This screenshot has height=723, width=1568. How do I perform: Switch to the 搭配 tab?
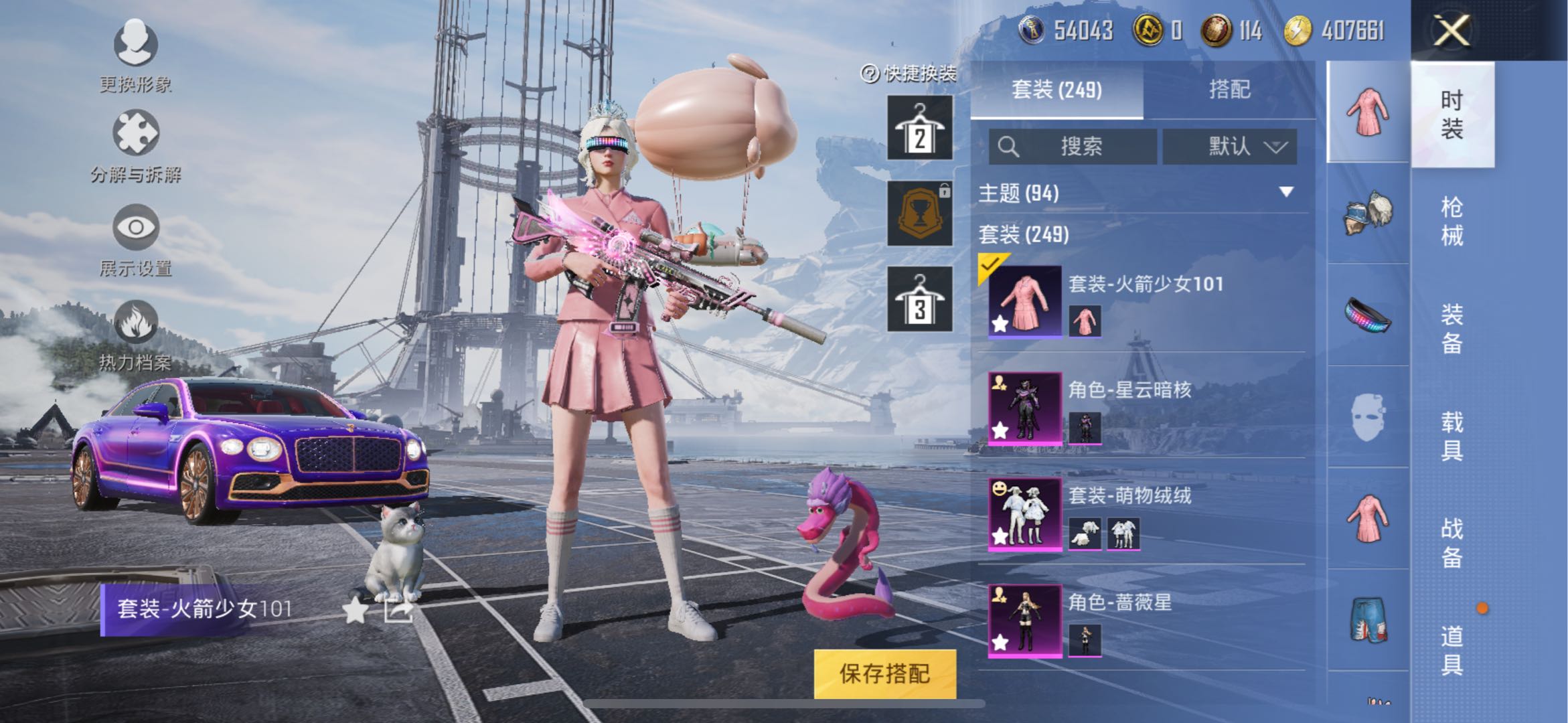click(1229, 90)
